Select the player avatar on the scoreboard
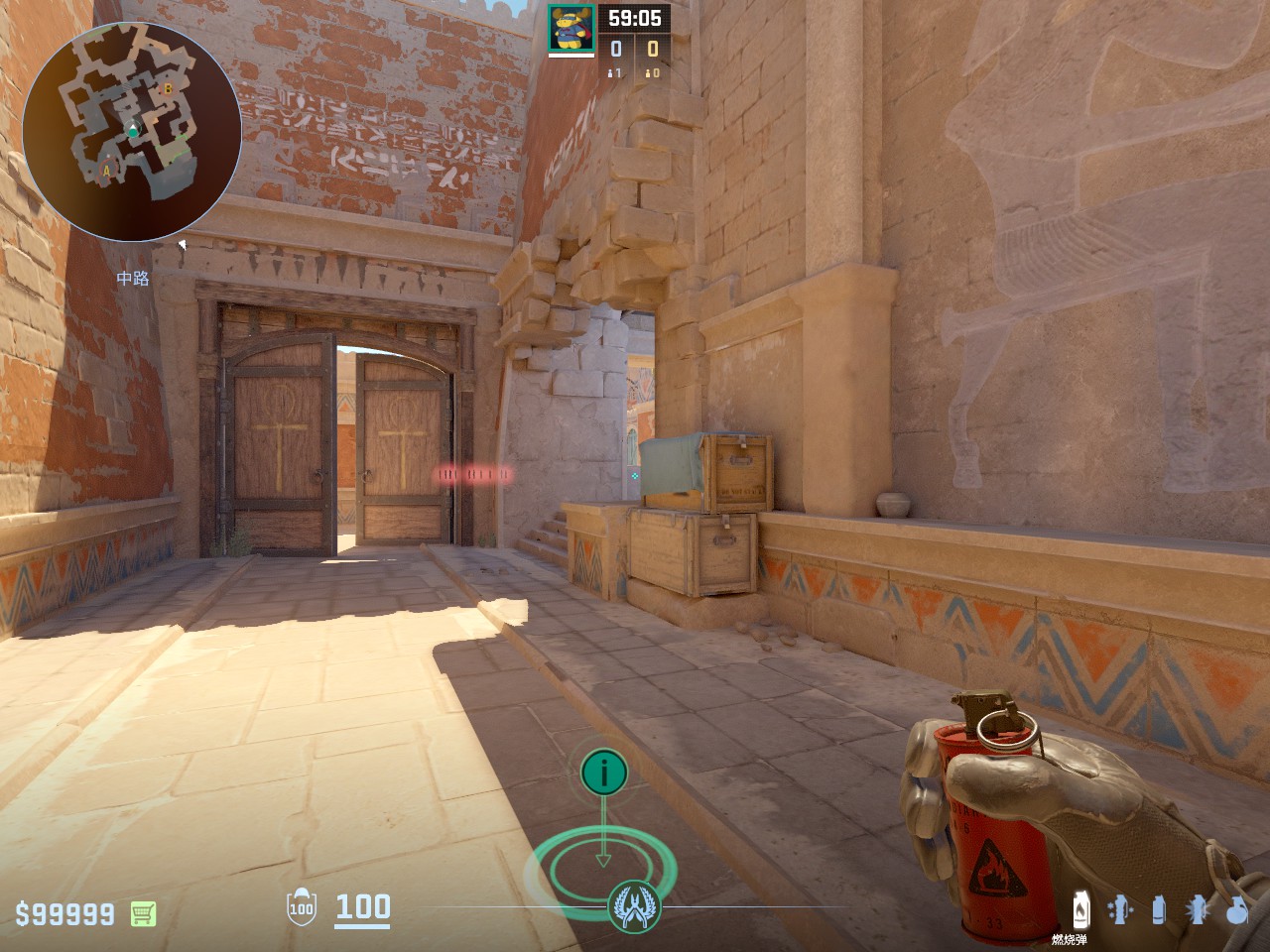This screenshot has height=952, width=1270. (x=571, y=29)
